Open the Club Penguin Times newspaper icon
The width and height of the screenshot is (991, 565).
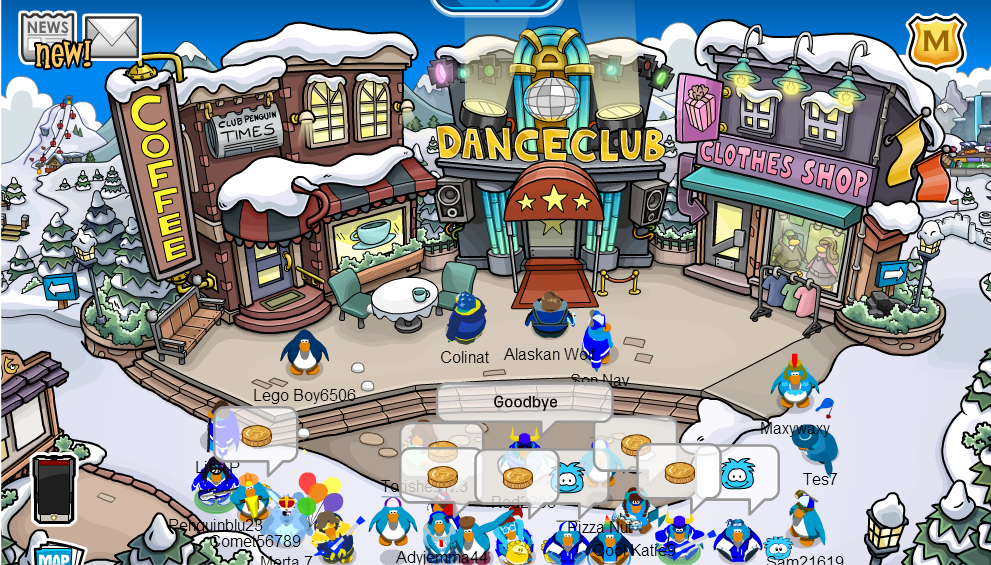(48, 38)
